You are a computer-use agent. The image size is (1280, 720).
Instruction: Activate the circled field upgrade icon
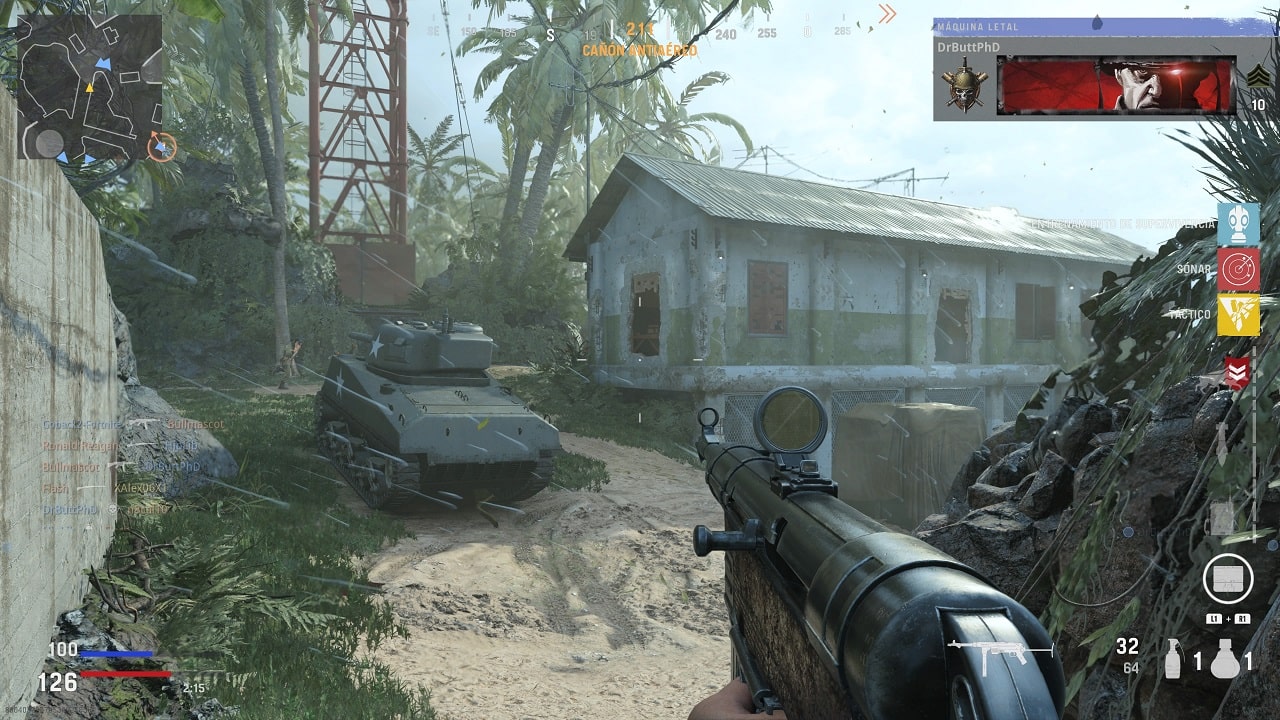(x=1227, y=578)
